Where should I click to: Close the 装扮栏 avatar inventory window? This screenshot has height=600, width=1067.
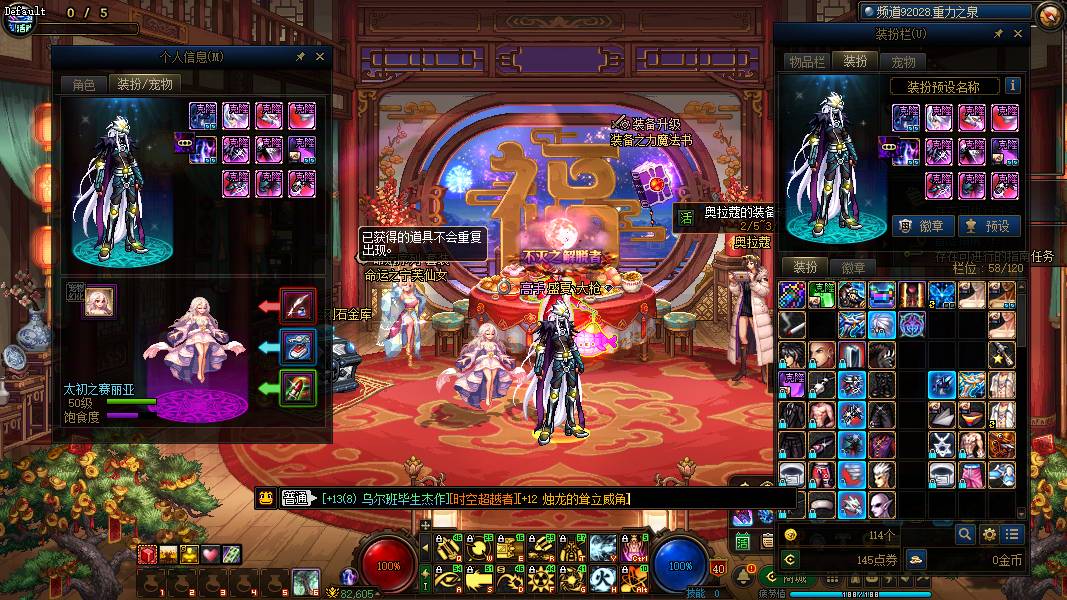click(1018, 34)
